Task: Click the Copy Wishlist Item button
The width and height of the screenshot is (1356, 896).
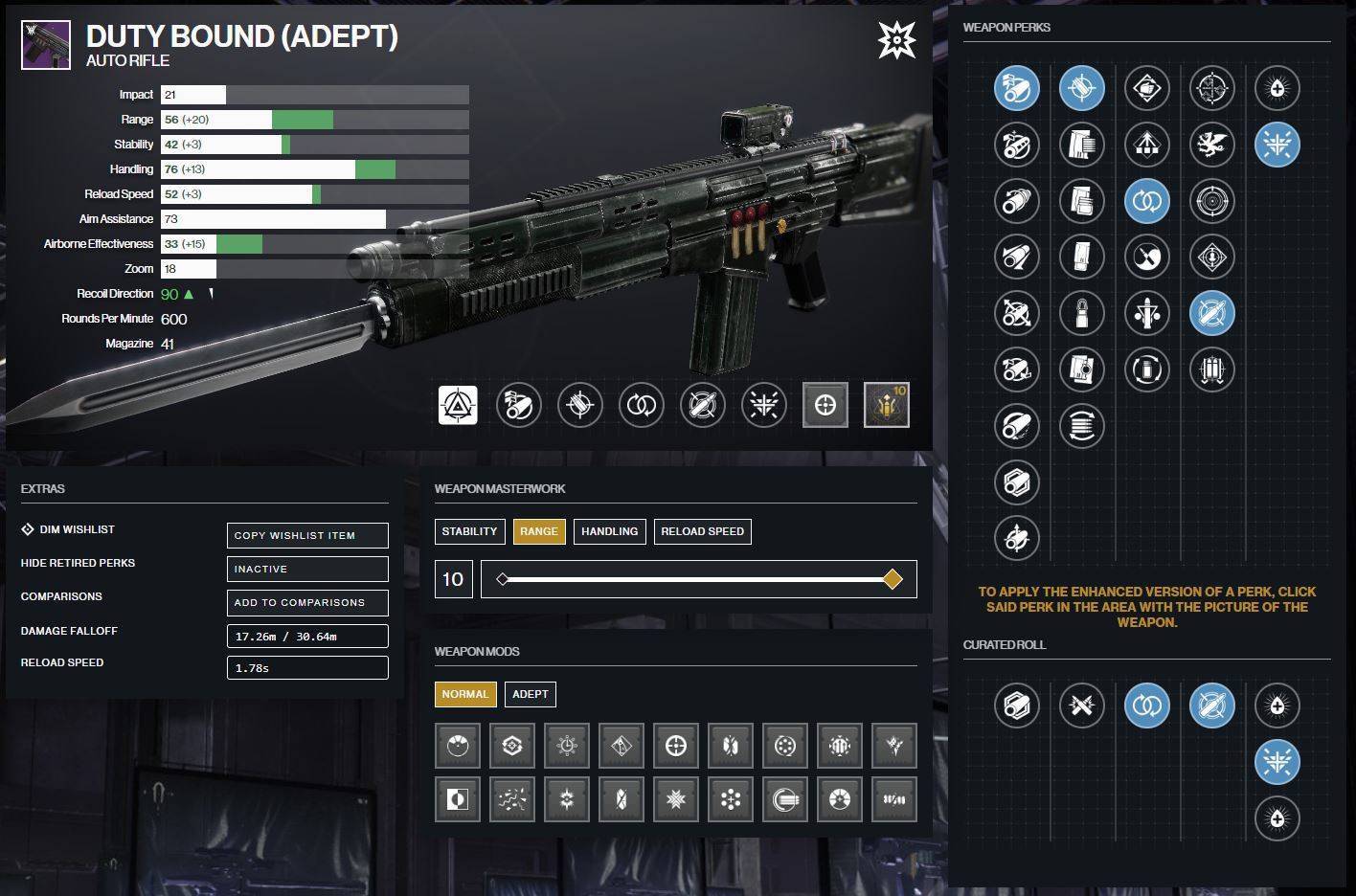Action: (x=306, y=535)
